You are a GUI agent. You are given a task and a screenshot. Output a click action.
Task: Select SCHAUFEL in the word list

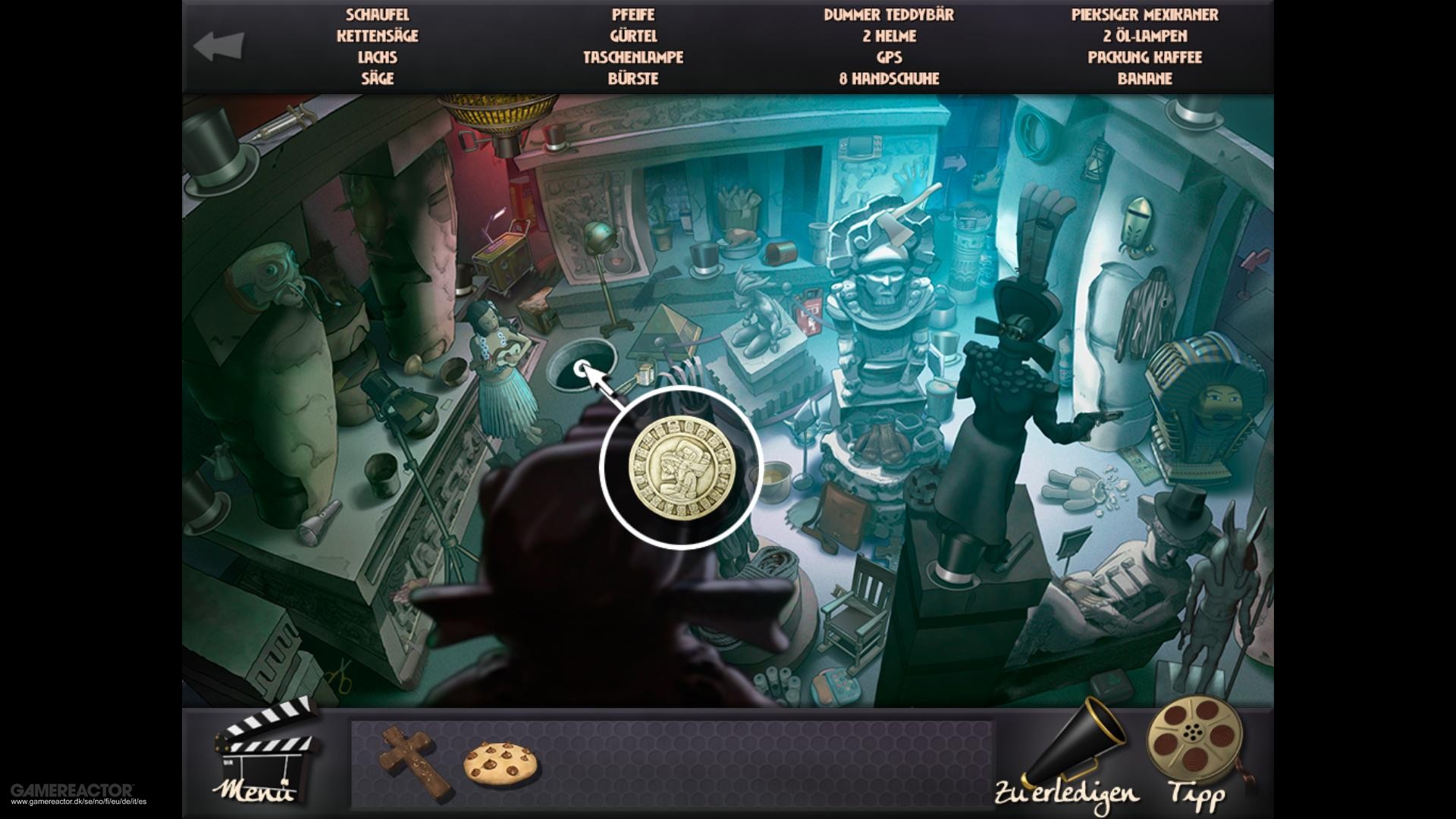[377, 14]
